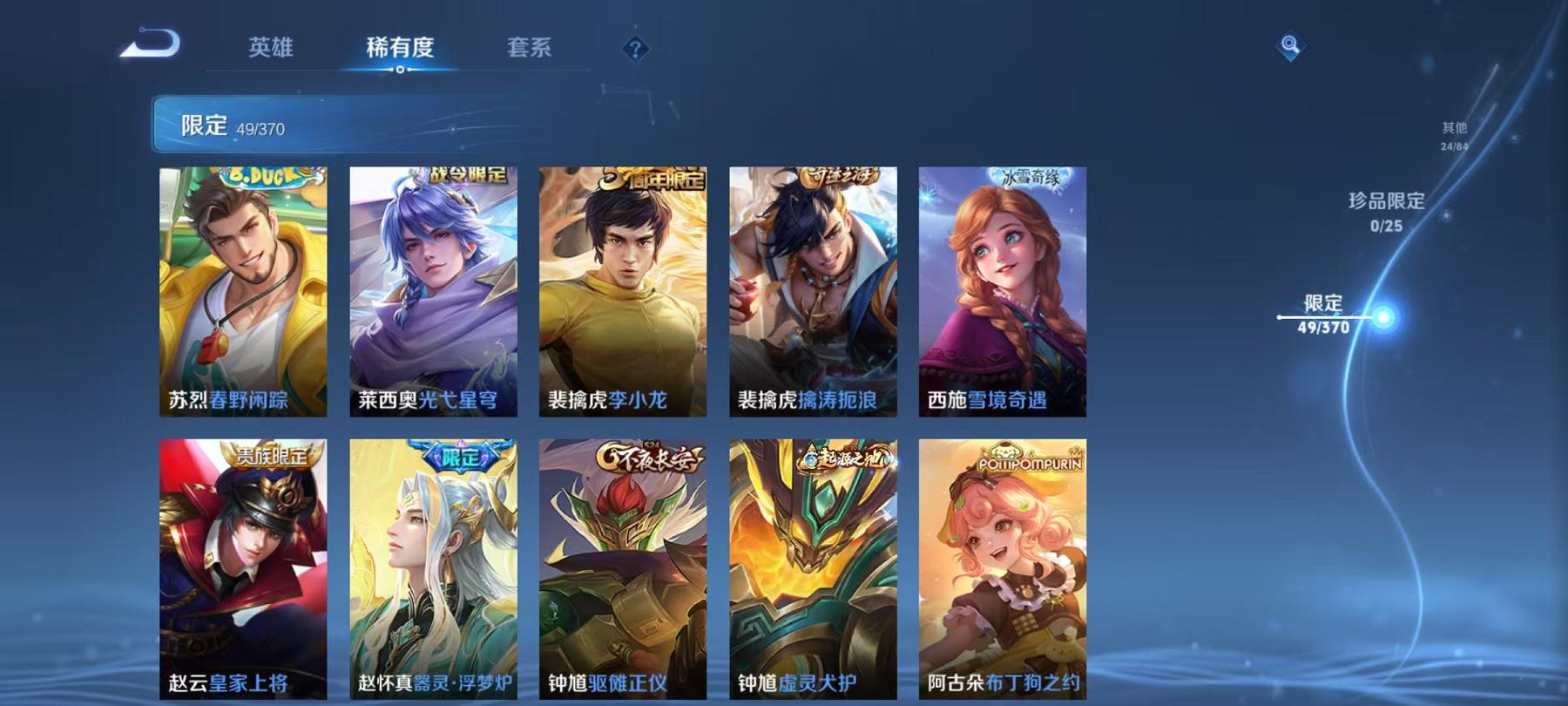Open the help question mark
Viewport: 1568px width, 706px height.
click(x=635, y=50)
